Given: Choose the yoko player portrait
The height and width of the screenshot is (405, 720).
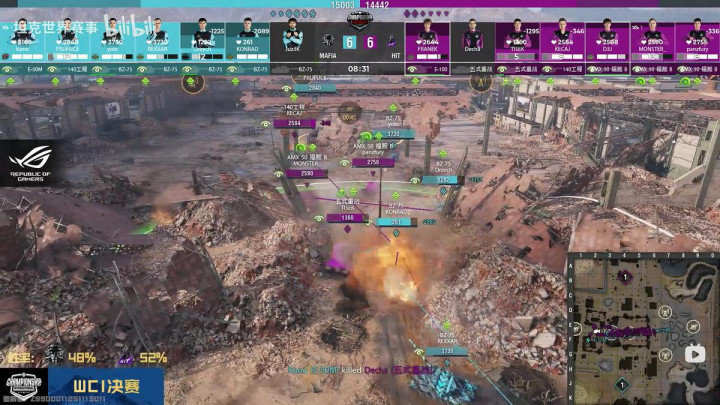Looking at the screenshot, I should click(x=112, y=37).
